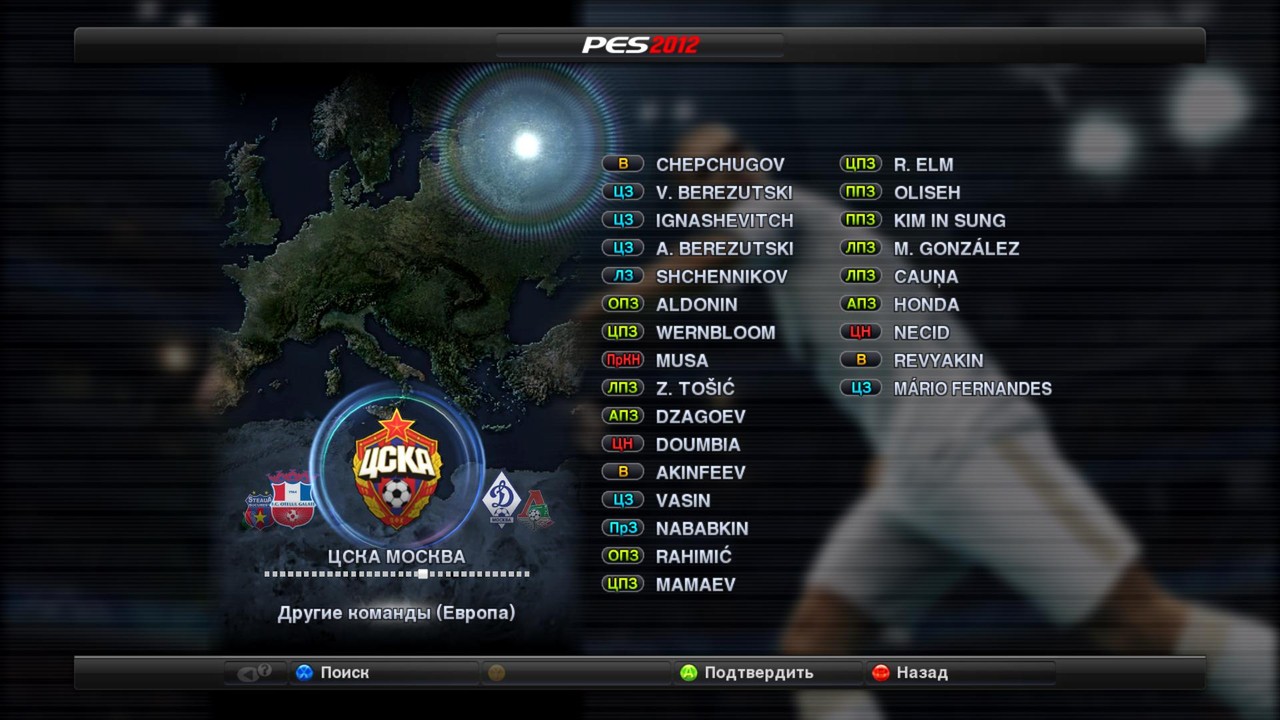
Task: Select the Lokomotiv Moscow crest
Action: [535, 508]
